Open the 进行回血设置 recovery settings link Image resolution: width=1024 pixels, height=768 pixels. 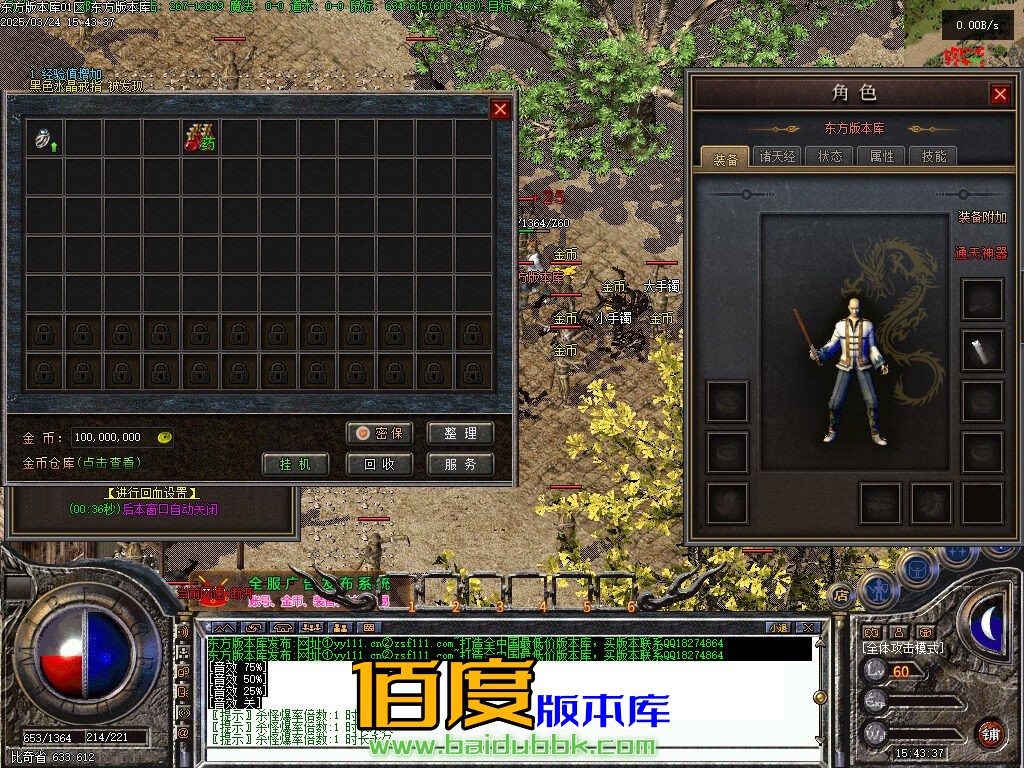(152, 493)
